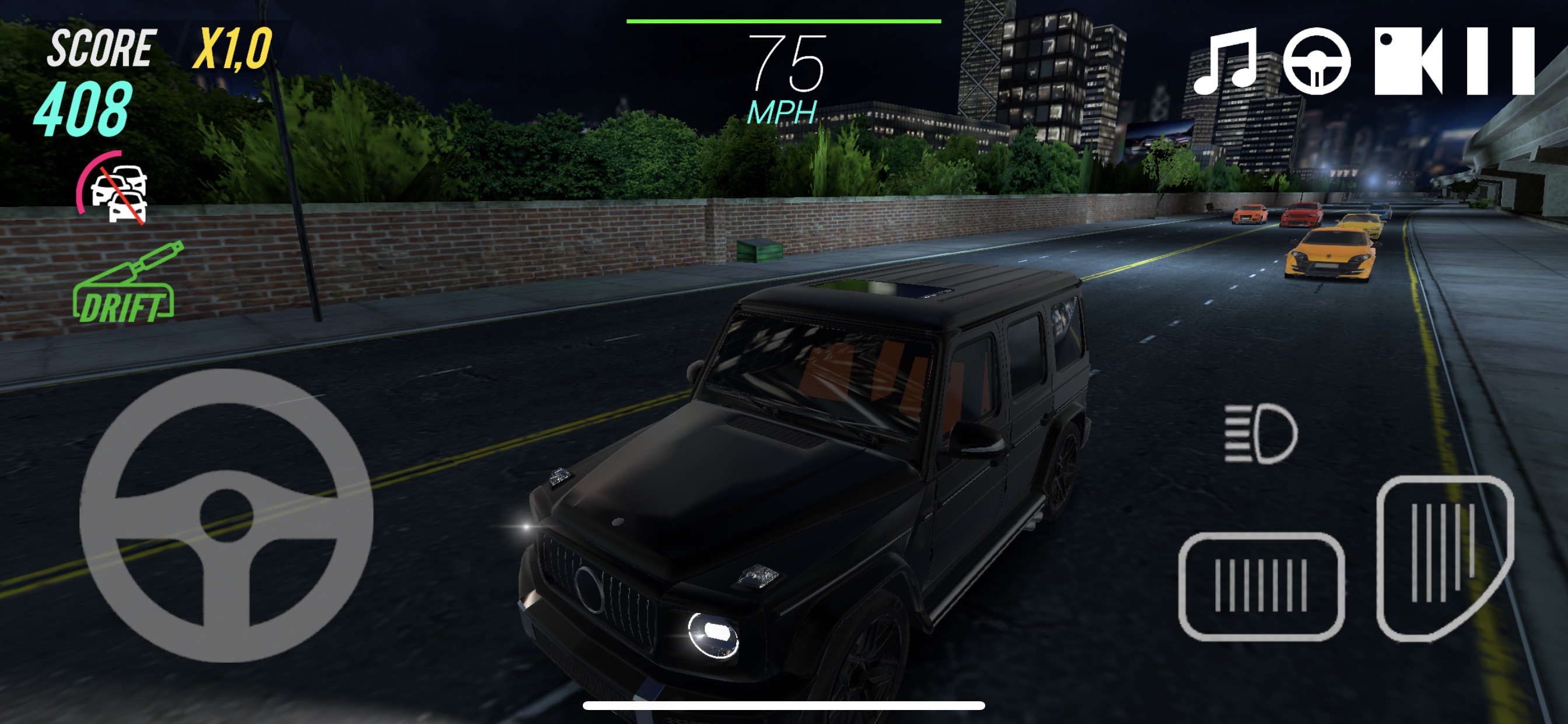Tap the on-screen steering wheel
The width and height of the screenshot is (1568, 724).
pos(226,515)
